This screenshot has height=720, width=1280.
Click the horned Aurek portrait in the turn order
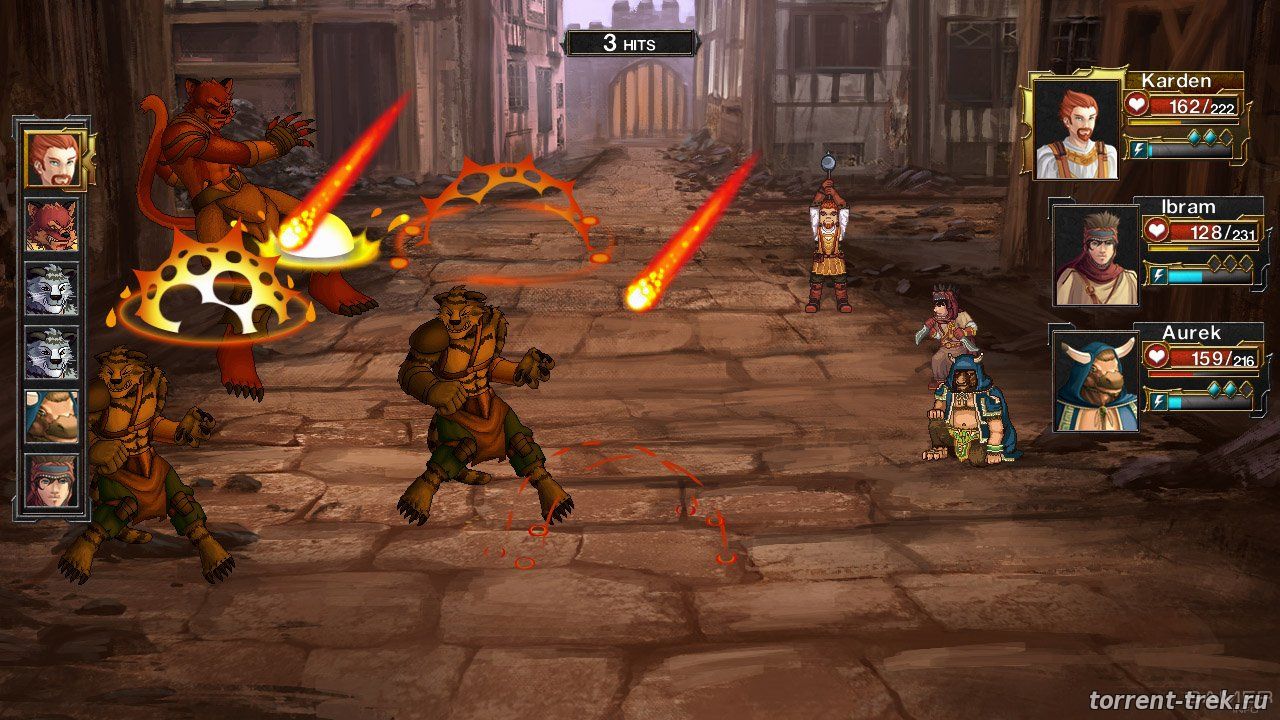point(51,416)
